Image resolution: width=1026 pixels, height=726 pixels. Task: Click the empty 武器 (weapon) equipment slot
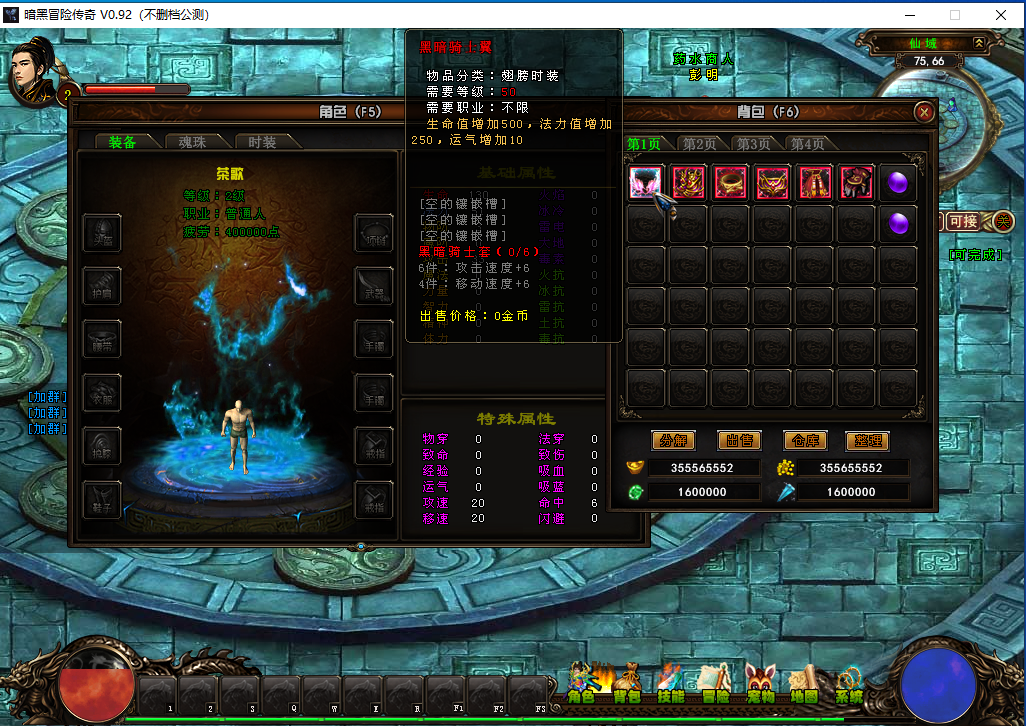(374, 286)
